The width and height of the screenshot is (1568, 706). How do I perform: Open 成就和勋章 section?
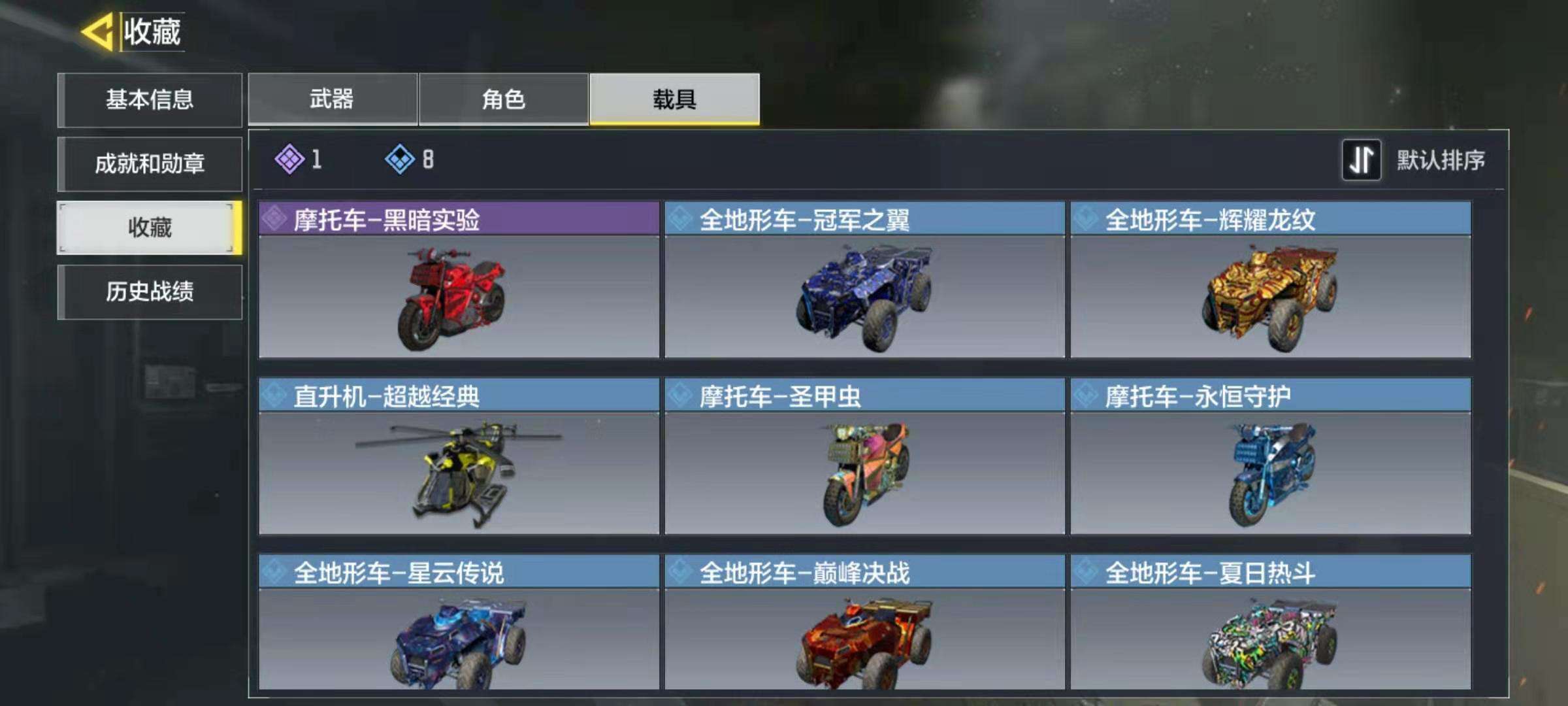(149, 164)
